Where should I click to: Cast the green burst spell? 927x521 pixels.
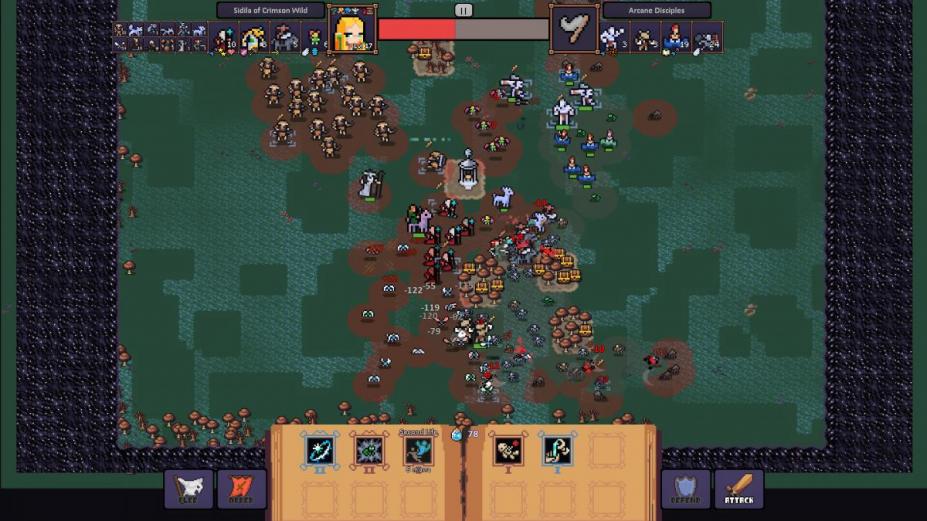368,450
